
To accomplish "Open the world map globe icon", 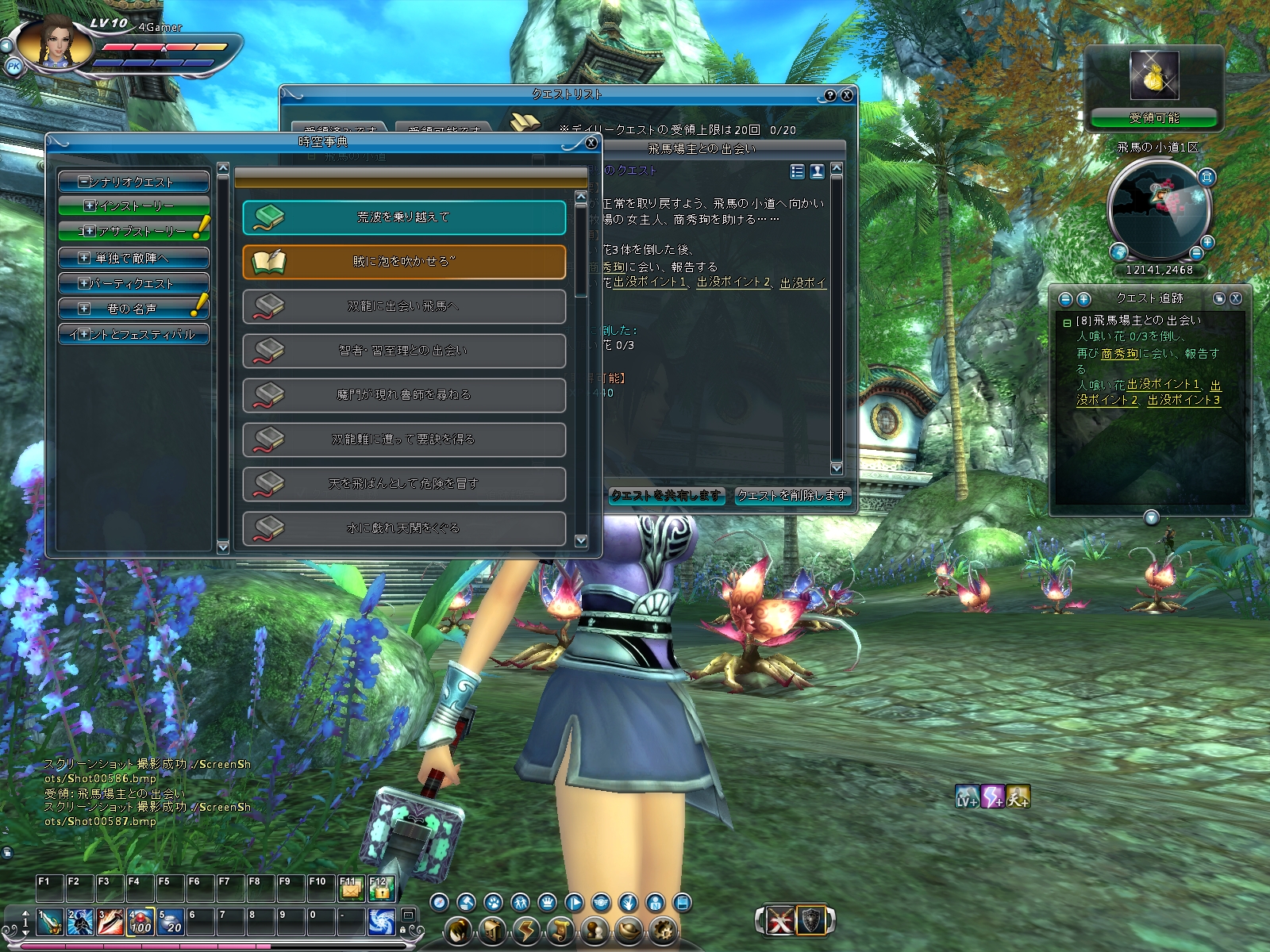I will pos(1119,252).
